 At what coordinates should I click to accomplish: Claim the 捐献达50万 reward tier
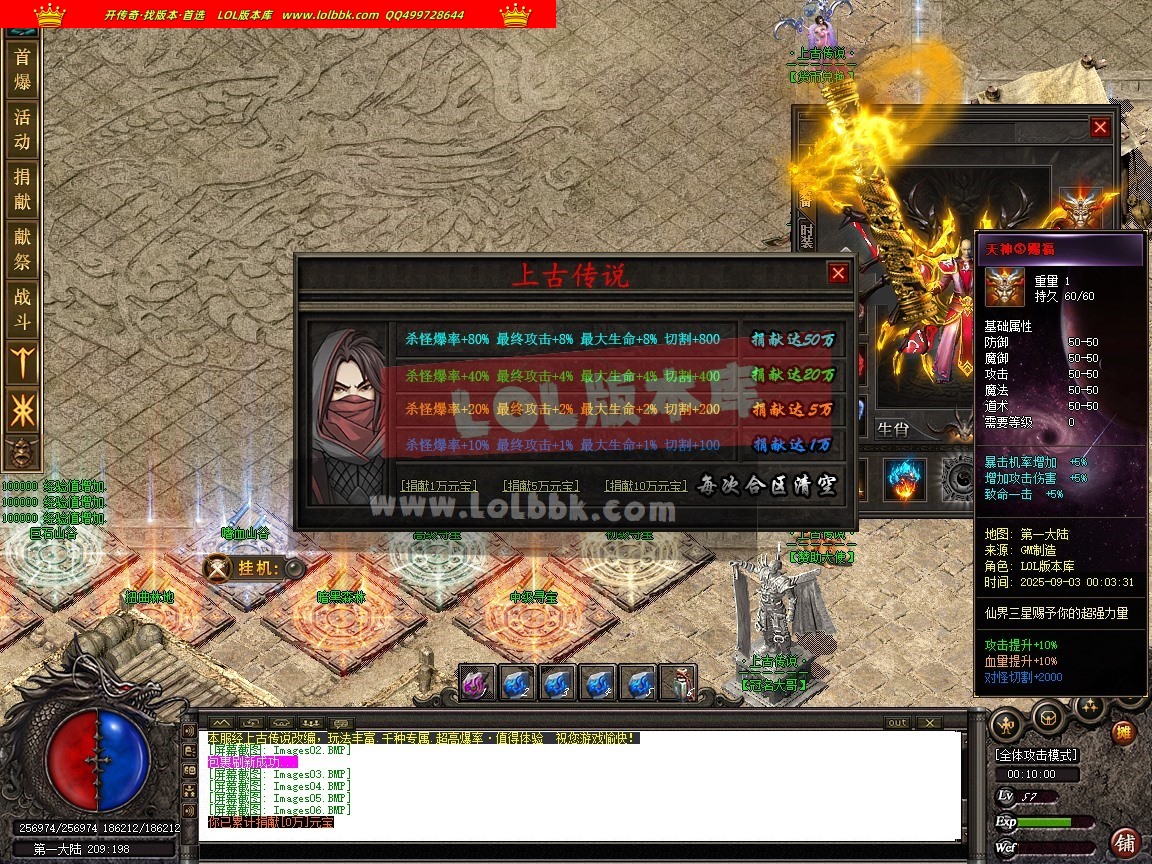793,340
